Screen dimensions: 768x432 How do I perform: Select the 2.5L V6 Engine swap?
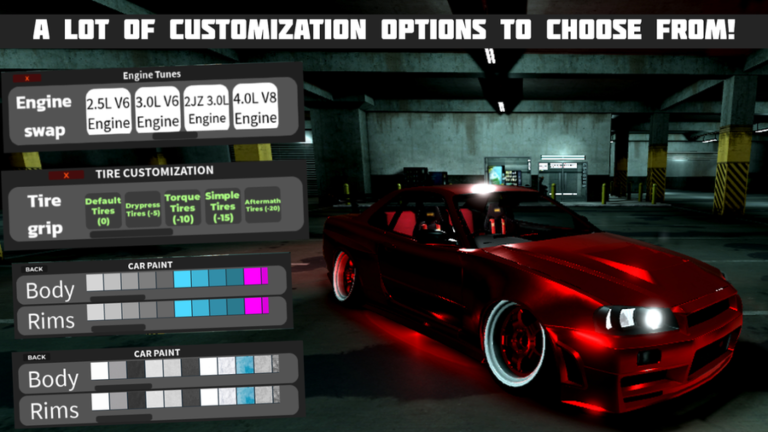point(108,111)
